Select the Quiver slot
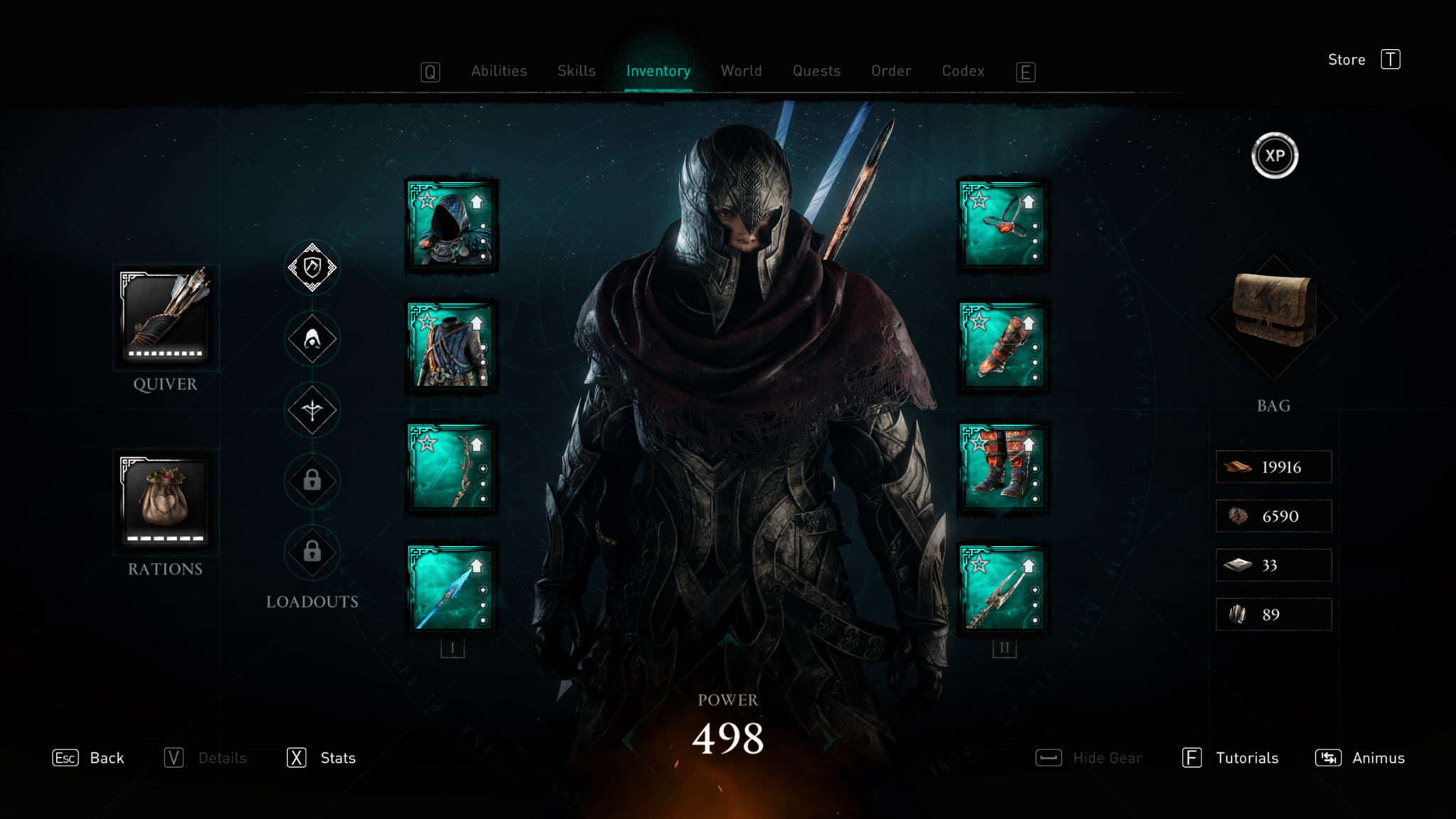This screenshot has width=1456, height=819. coord(166,316)
